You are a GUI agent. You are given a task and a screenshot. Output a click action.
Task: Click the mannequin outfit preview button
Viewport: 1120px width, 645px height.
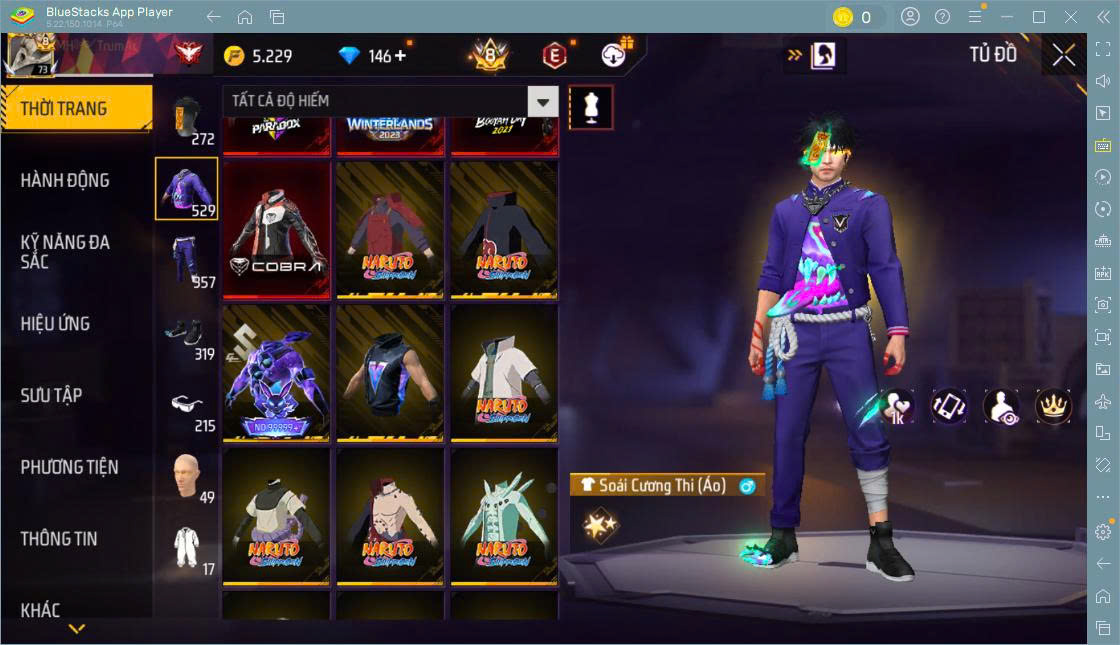pos(590,107)
